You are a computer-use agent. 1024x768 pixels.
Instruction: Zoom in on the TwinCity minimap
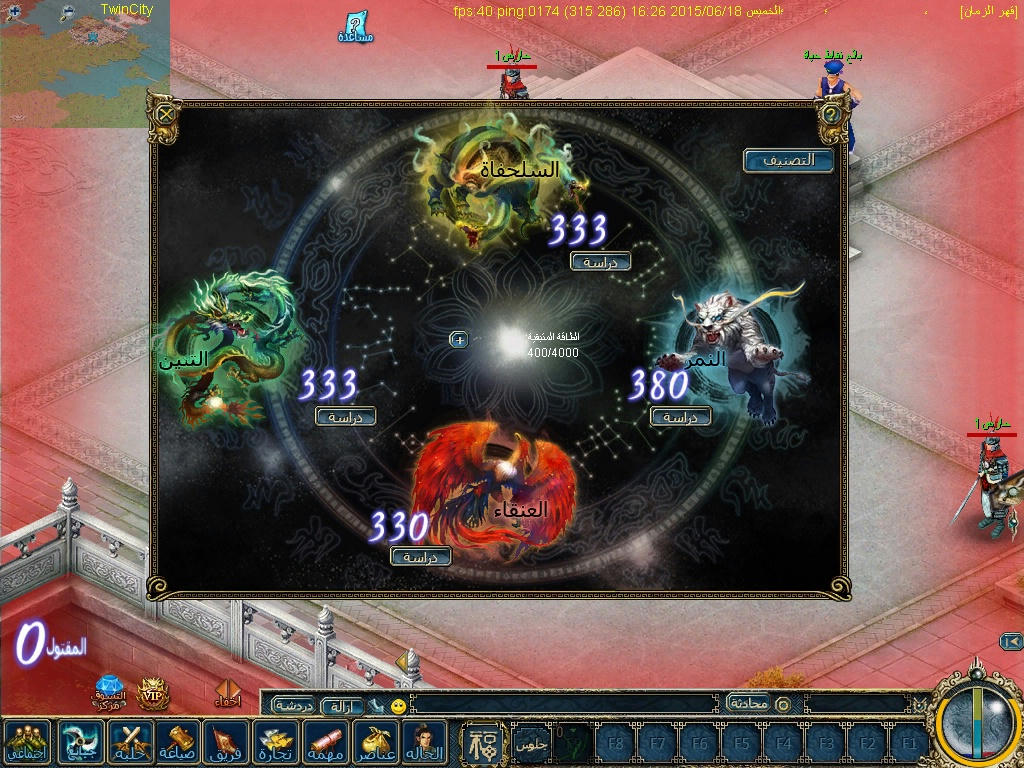14,12
